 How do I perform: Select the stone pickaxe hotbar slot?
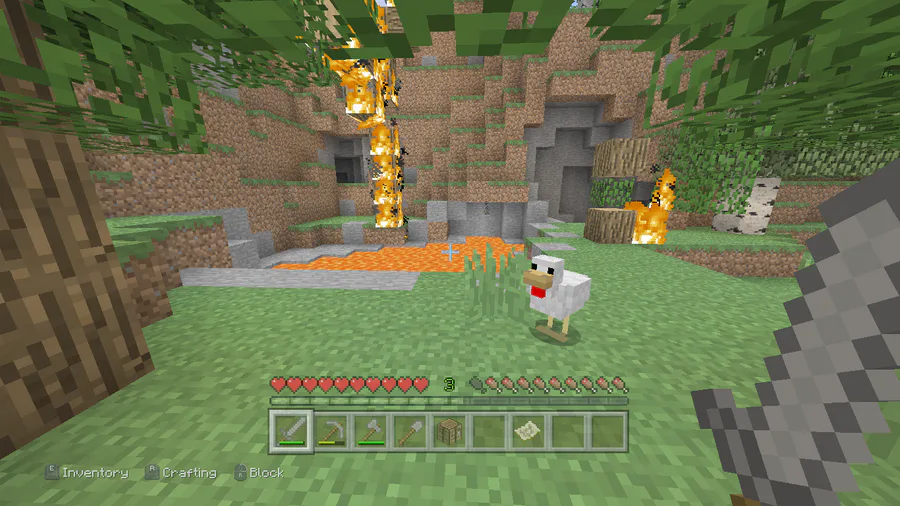(330, 431)
